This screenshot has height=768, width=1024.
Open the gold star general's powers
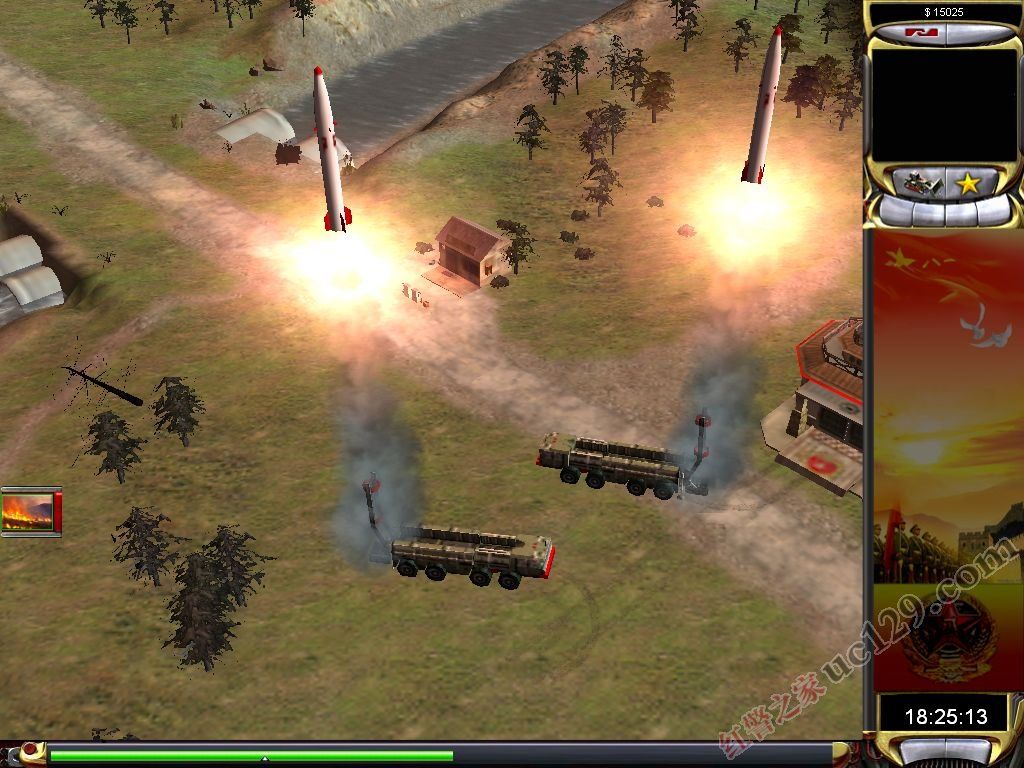point(968,183)
